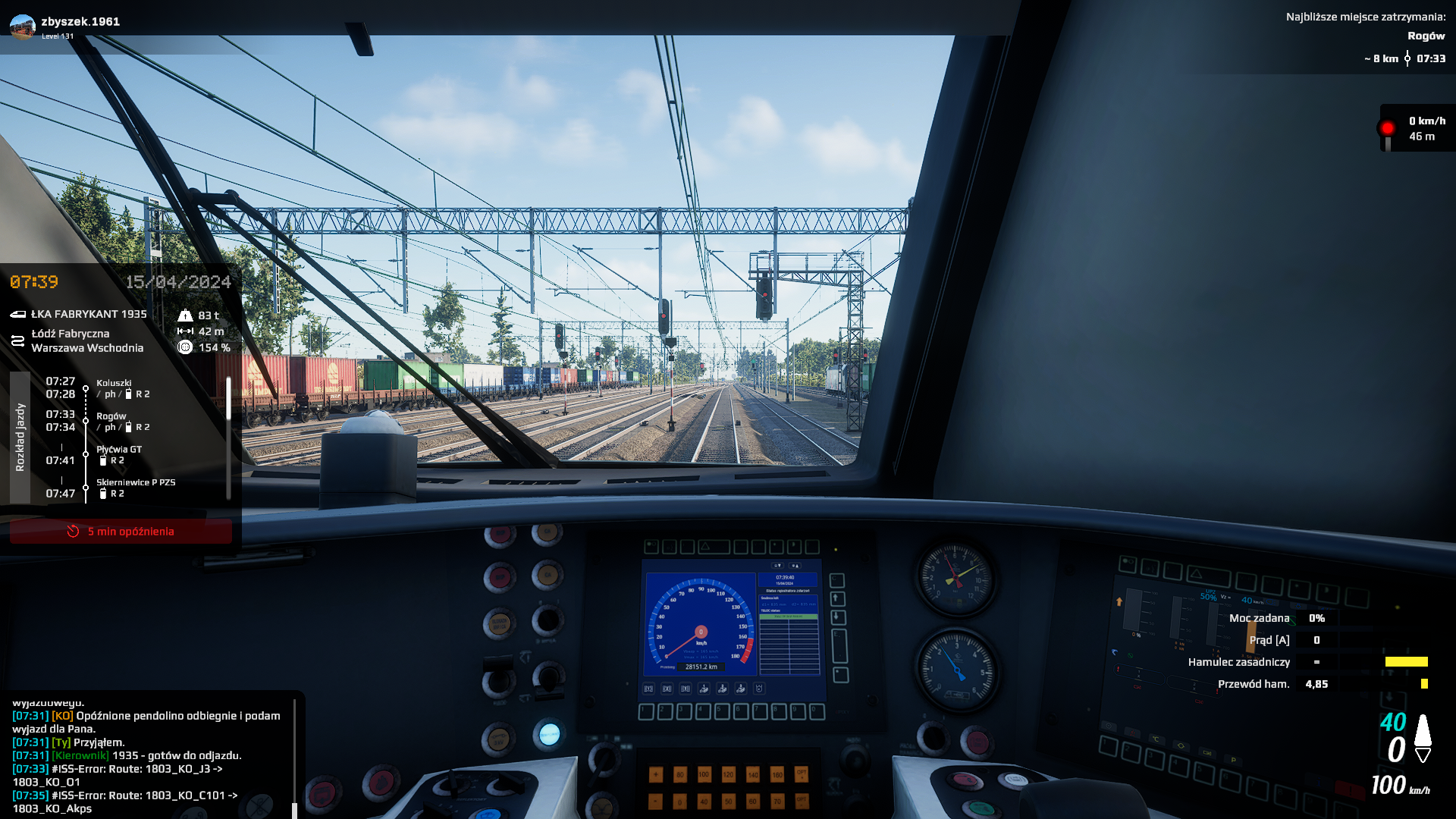
Task: Open the Rogów next stop panel
Action: click(x=1365, y=36)
